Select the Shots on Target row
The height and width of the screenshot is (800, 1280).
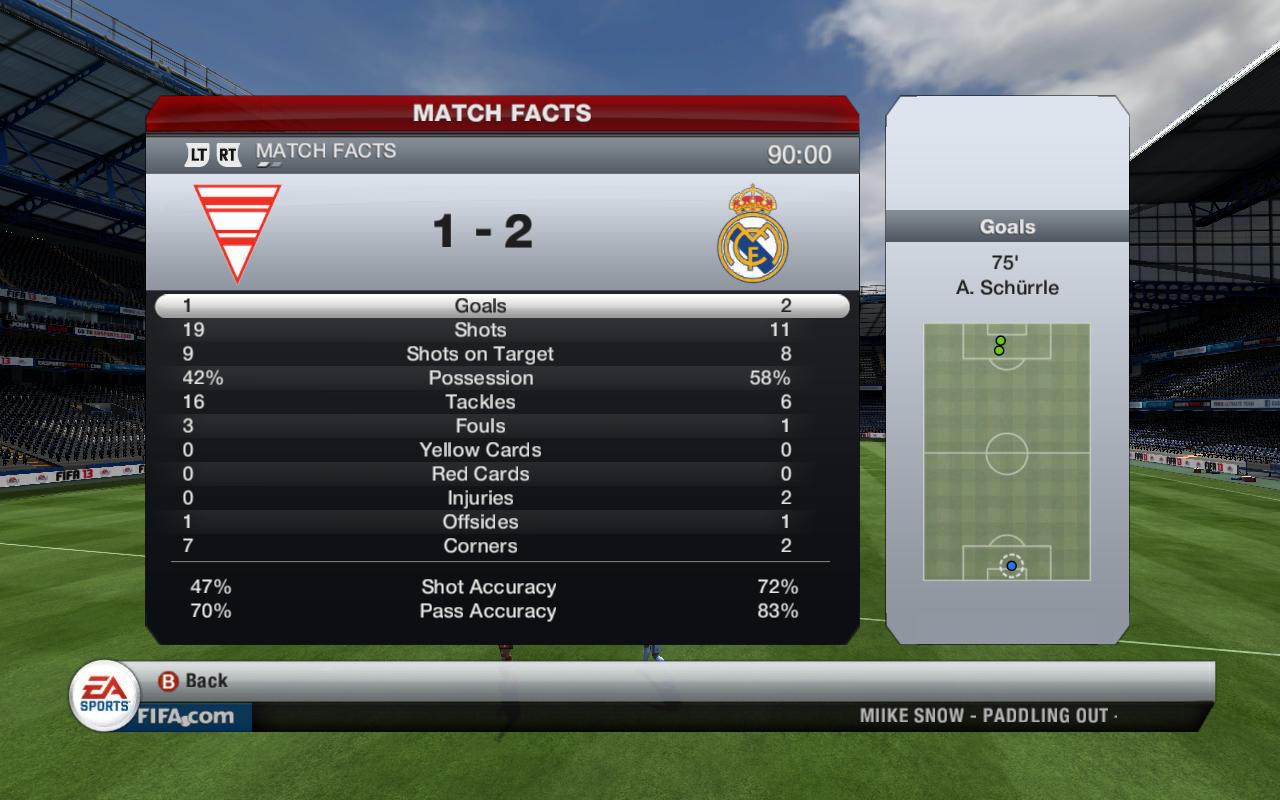pos(480,354)
